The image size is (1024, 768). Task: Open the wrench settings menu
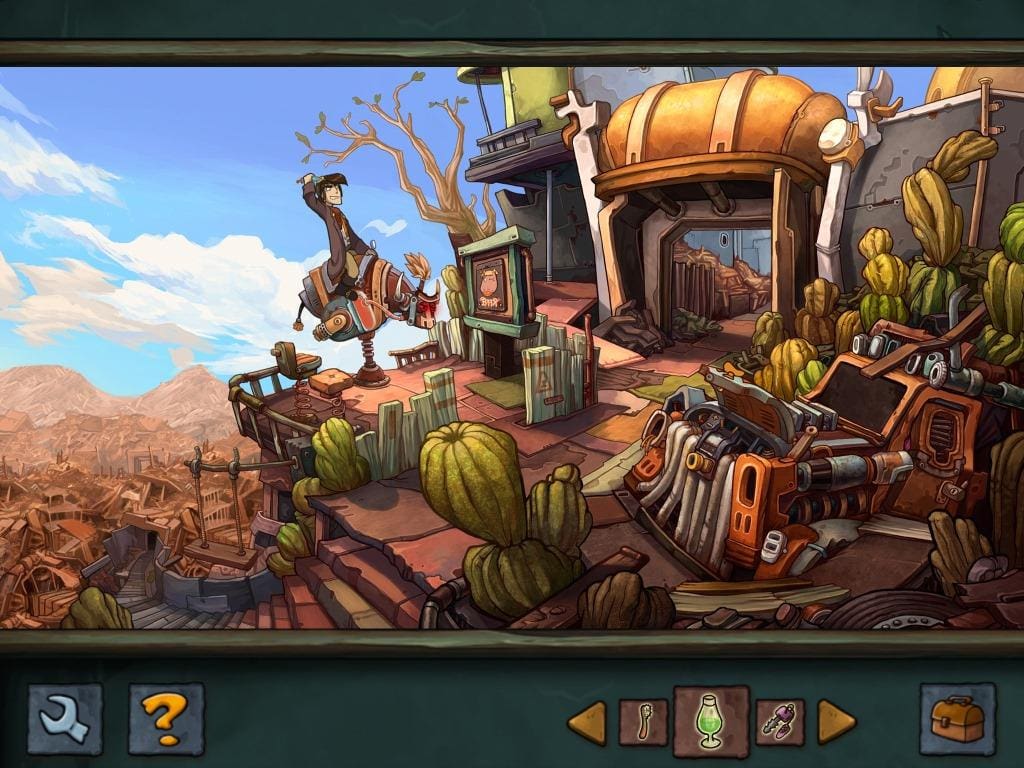tap(64, 718)
